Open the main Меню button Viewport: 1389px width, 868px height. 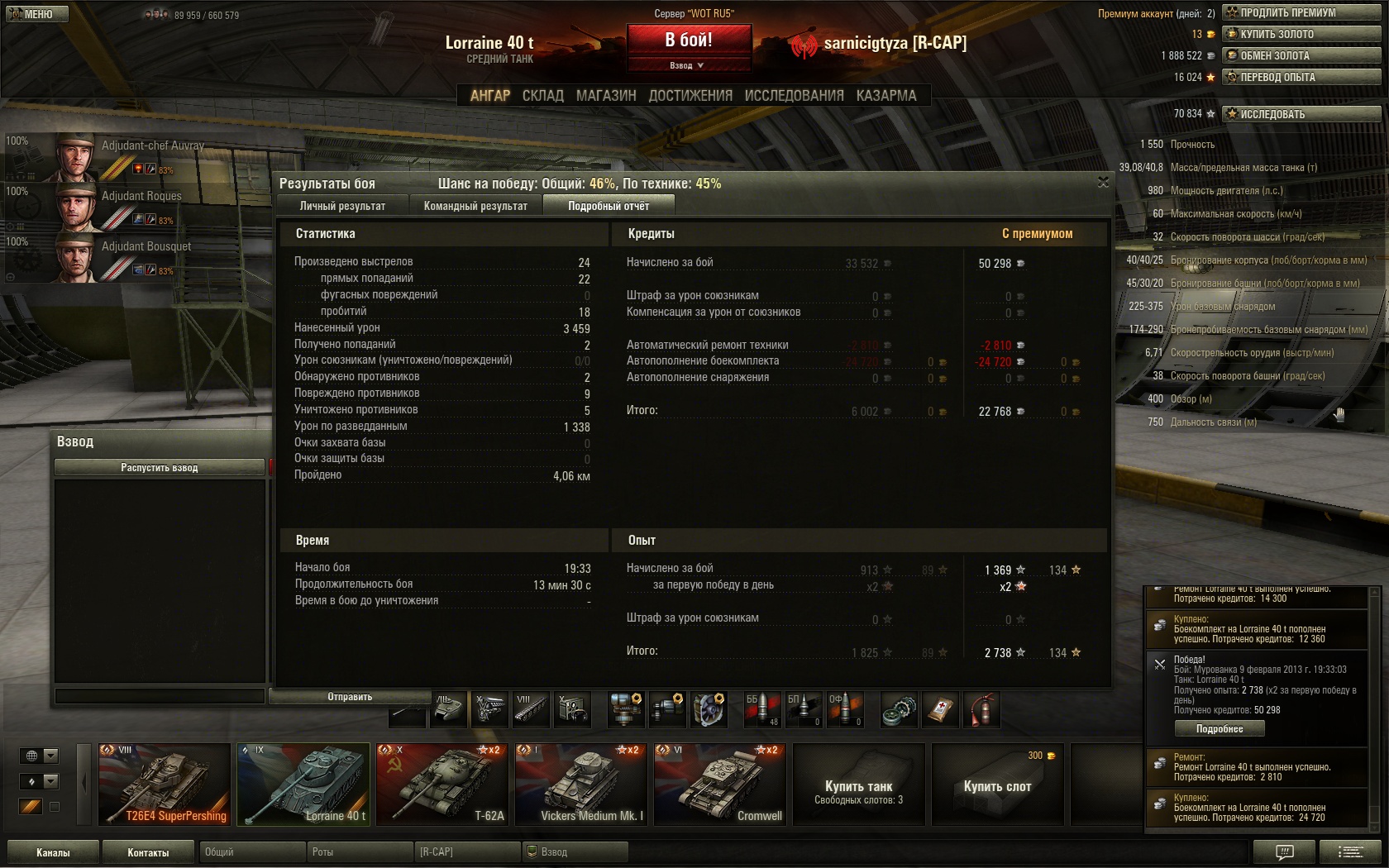pos(37,14)
